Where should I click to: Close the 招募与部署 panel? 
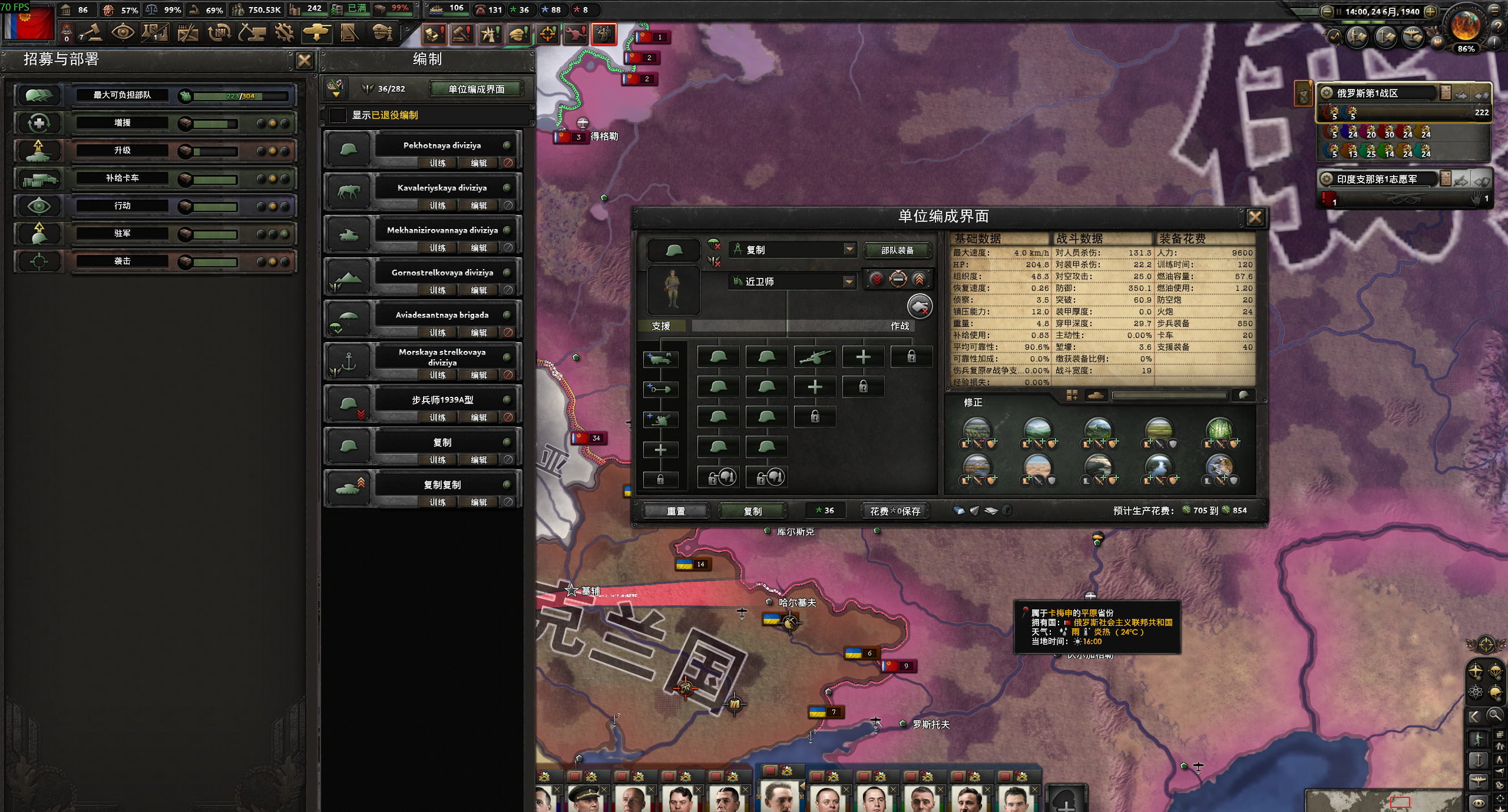point(304,60)
